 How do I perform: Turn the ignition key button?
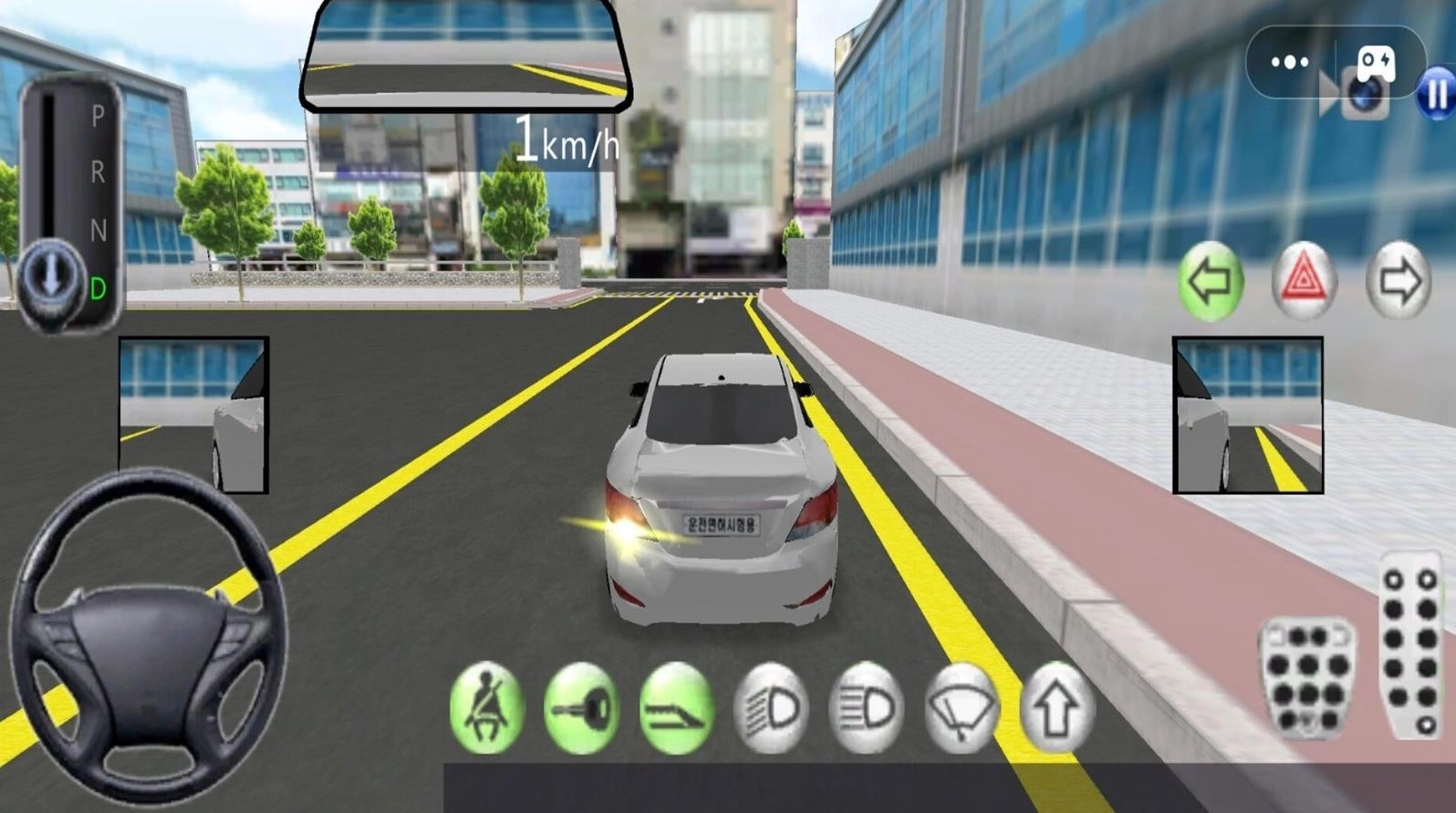(x=581, y=709)
